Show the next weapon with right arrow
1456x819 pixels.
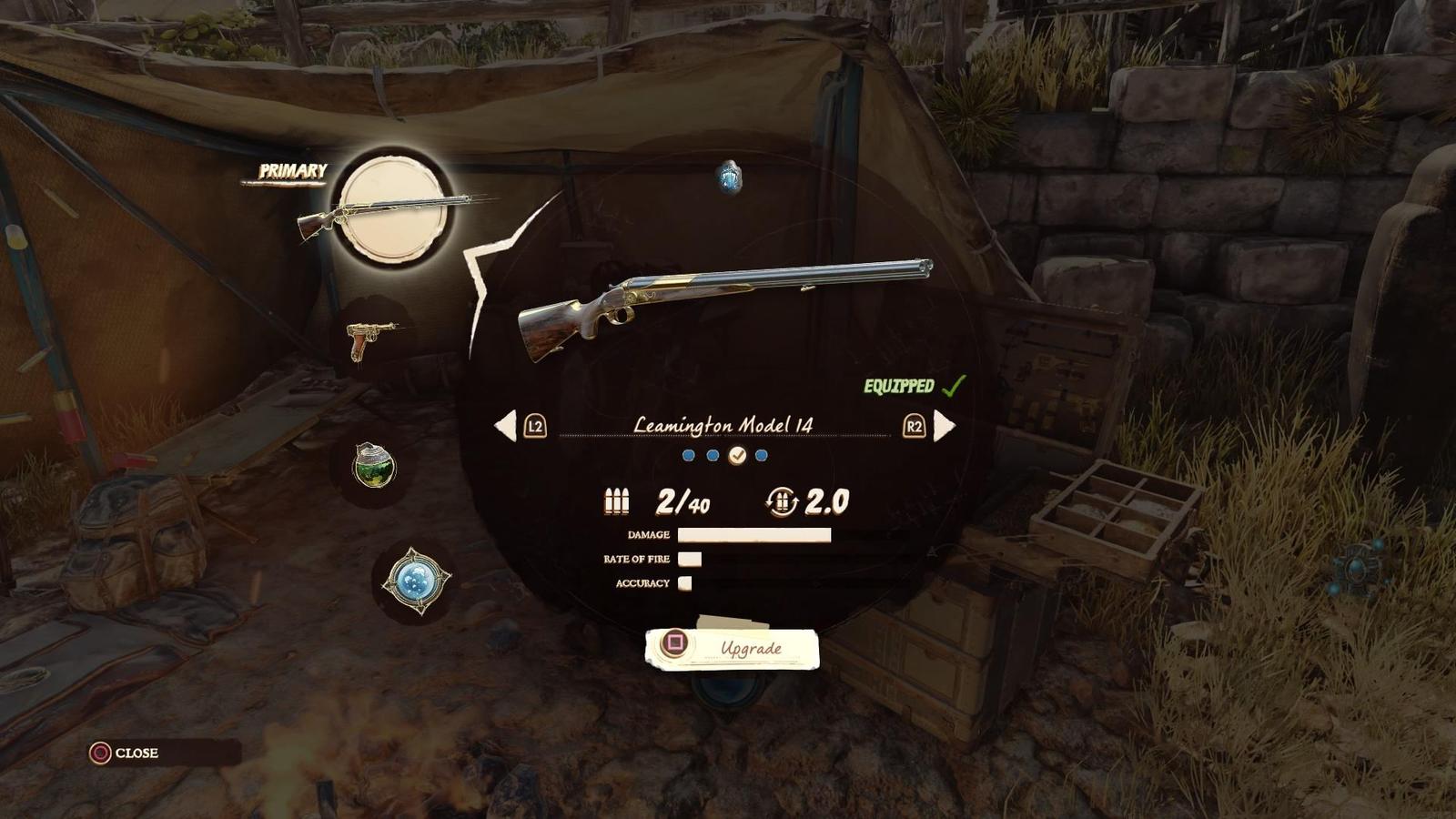pyautogui.click(x=945, y=425)
